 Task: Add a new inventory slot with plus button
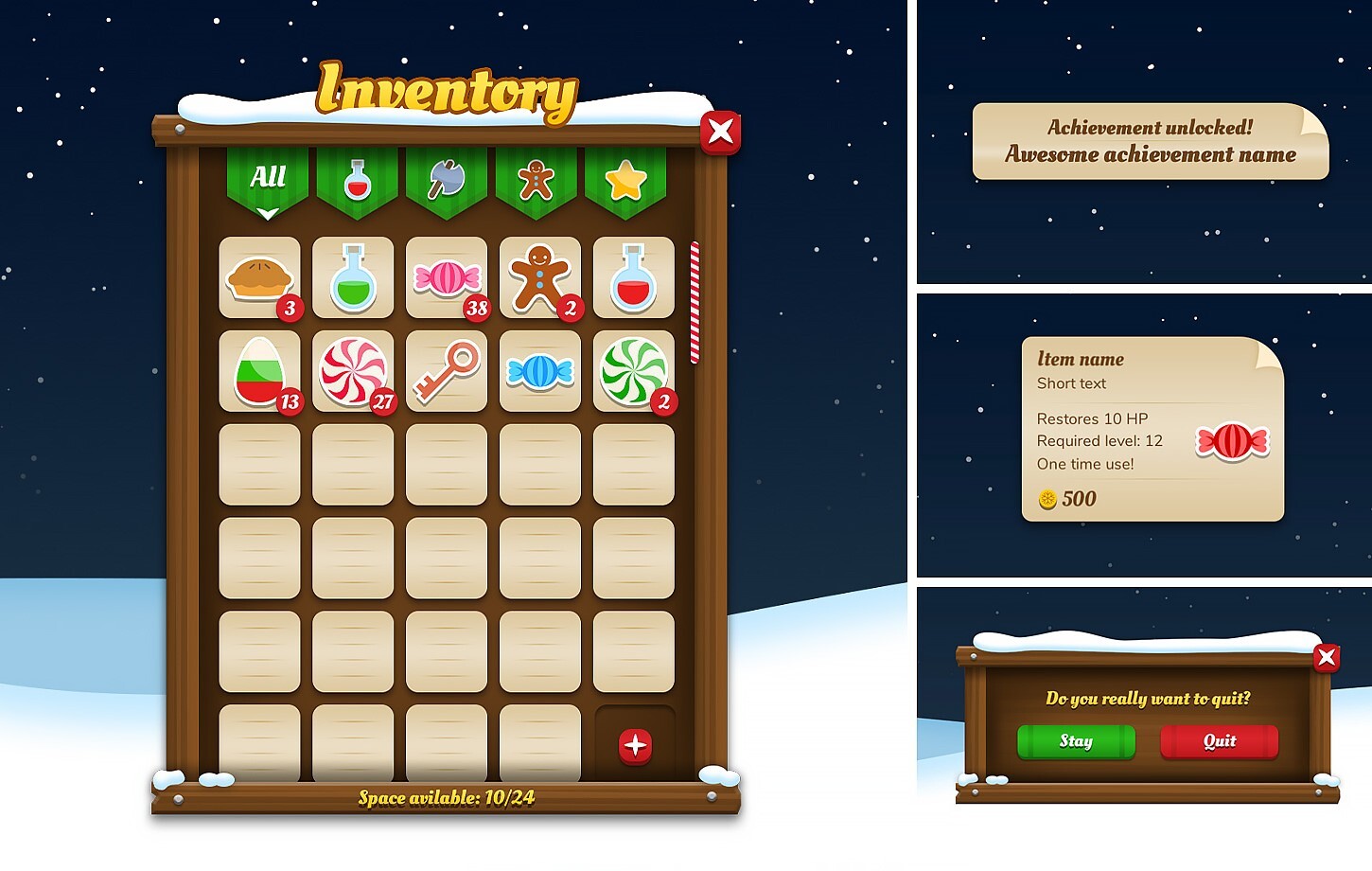[634, 745]
